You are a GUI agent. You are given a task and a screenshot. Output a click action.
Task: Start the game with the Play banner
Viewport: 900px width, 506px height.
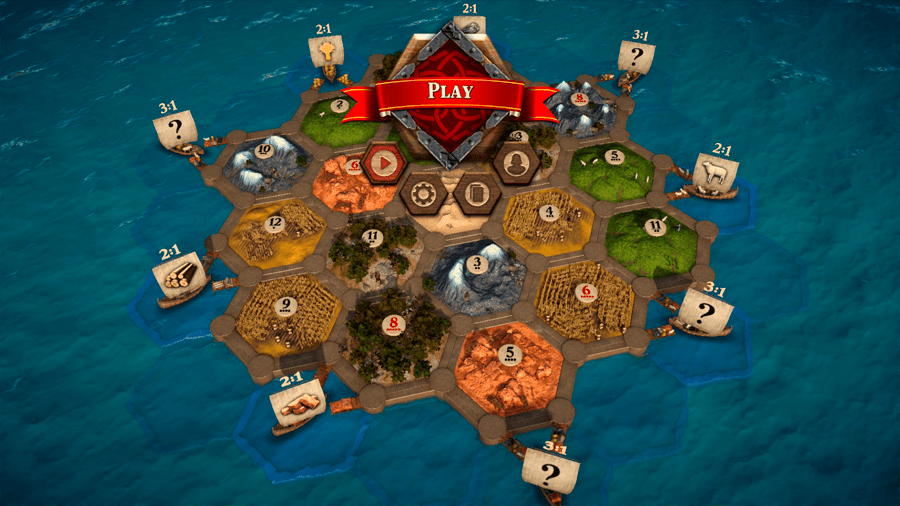[x=449, y=91]
